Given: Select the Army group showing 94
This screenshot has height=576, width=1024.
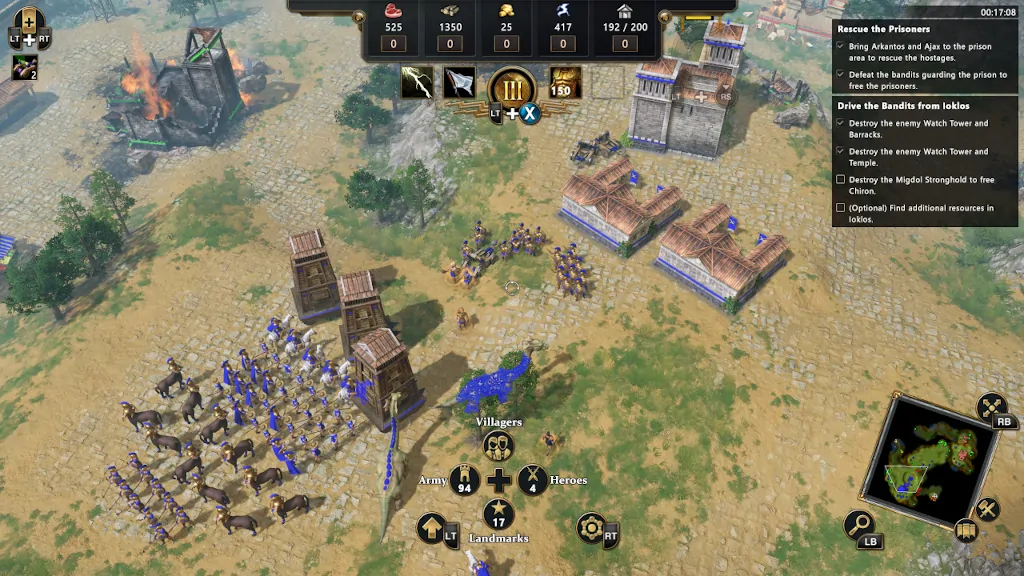Looking at the screenshot, I should coord(464,481).
